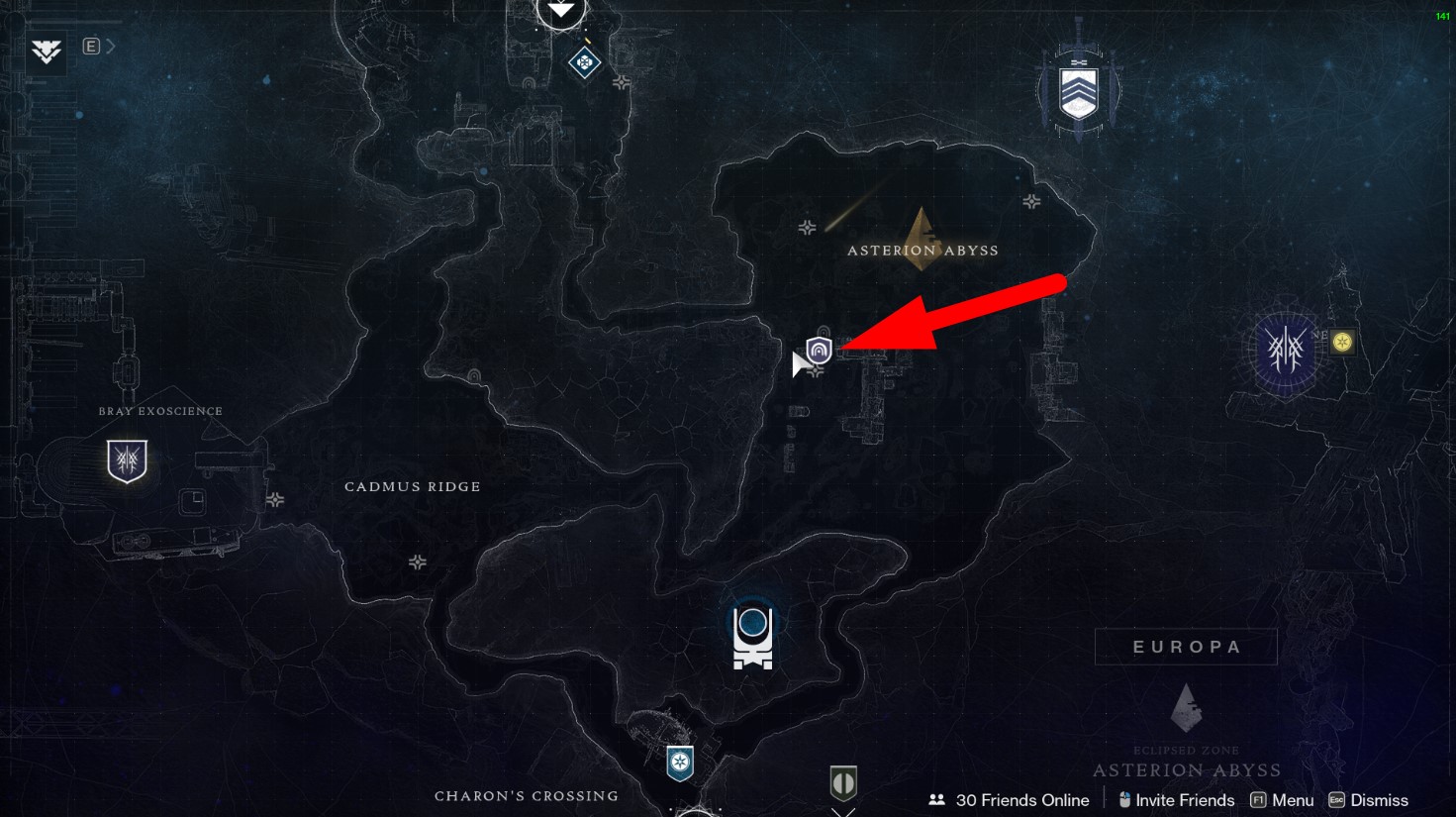
Task: Select the patrol beacon marker near Cadmus Ridge
Action: 418,562
